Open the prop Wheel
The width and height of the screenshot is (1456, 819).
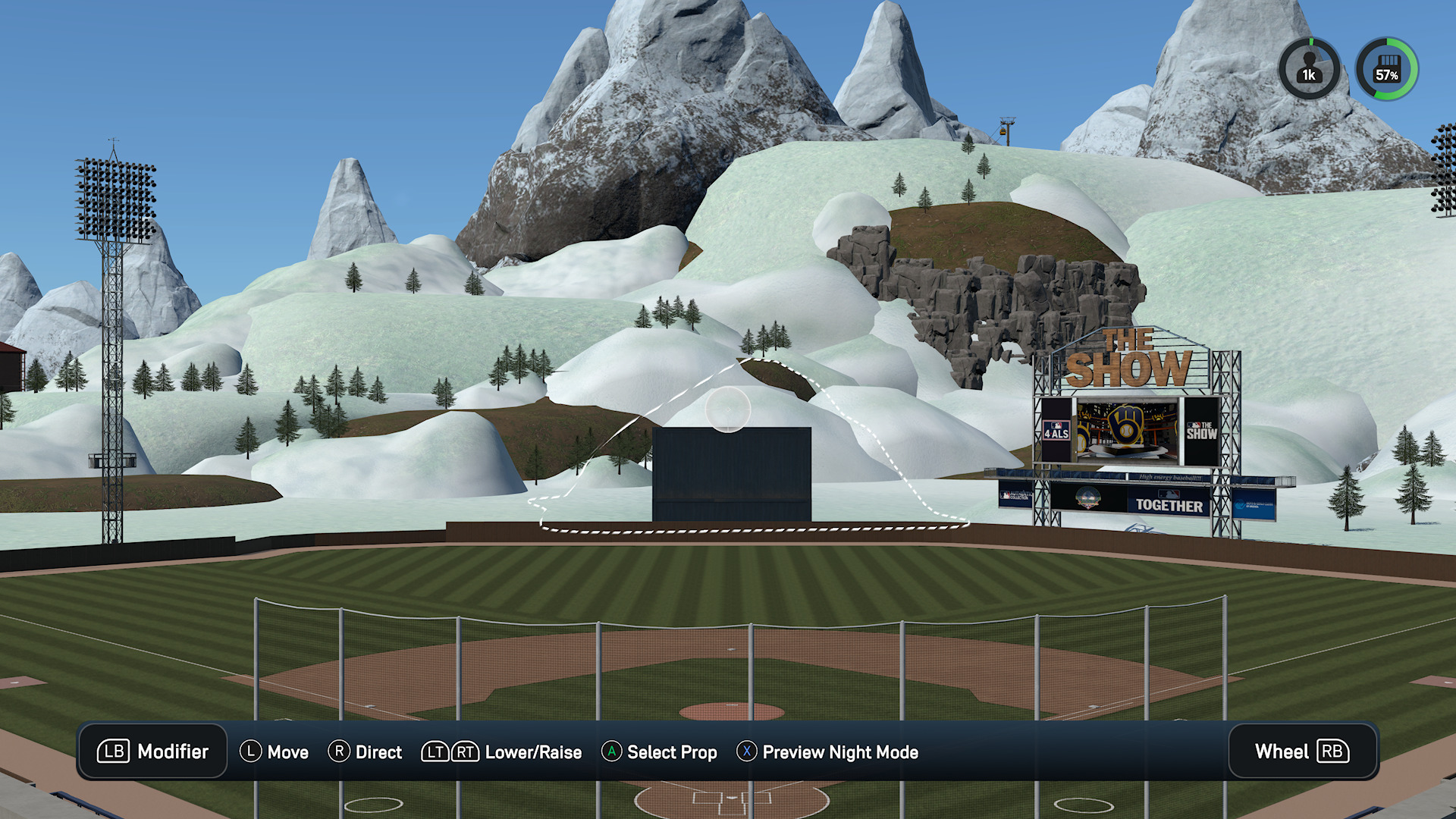[1302, 752]
